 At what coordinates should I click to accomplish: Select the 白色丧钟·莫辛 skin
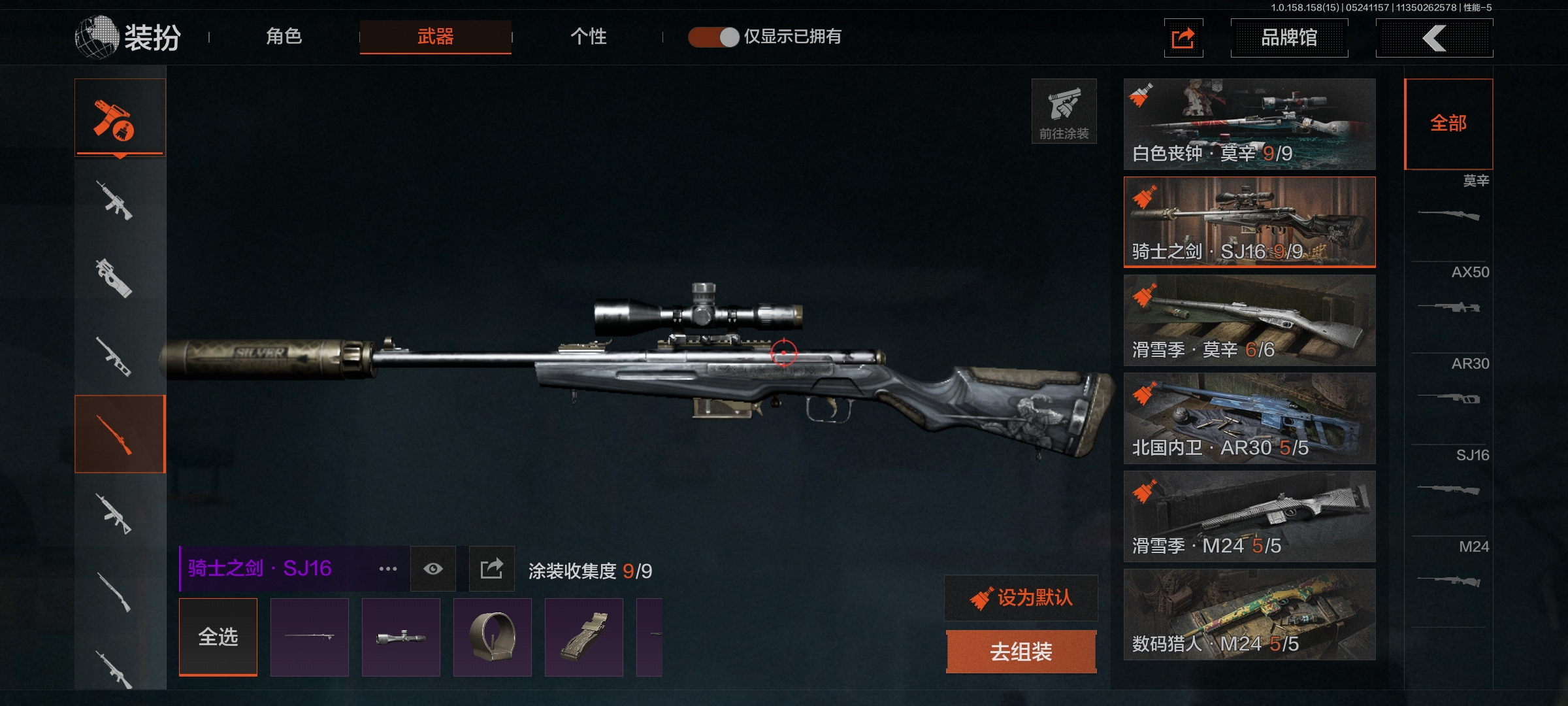click(x=1249, y=124)
